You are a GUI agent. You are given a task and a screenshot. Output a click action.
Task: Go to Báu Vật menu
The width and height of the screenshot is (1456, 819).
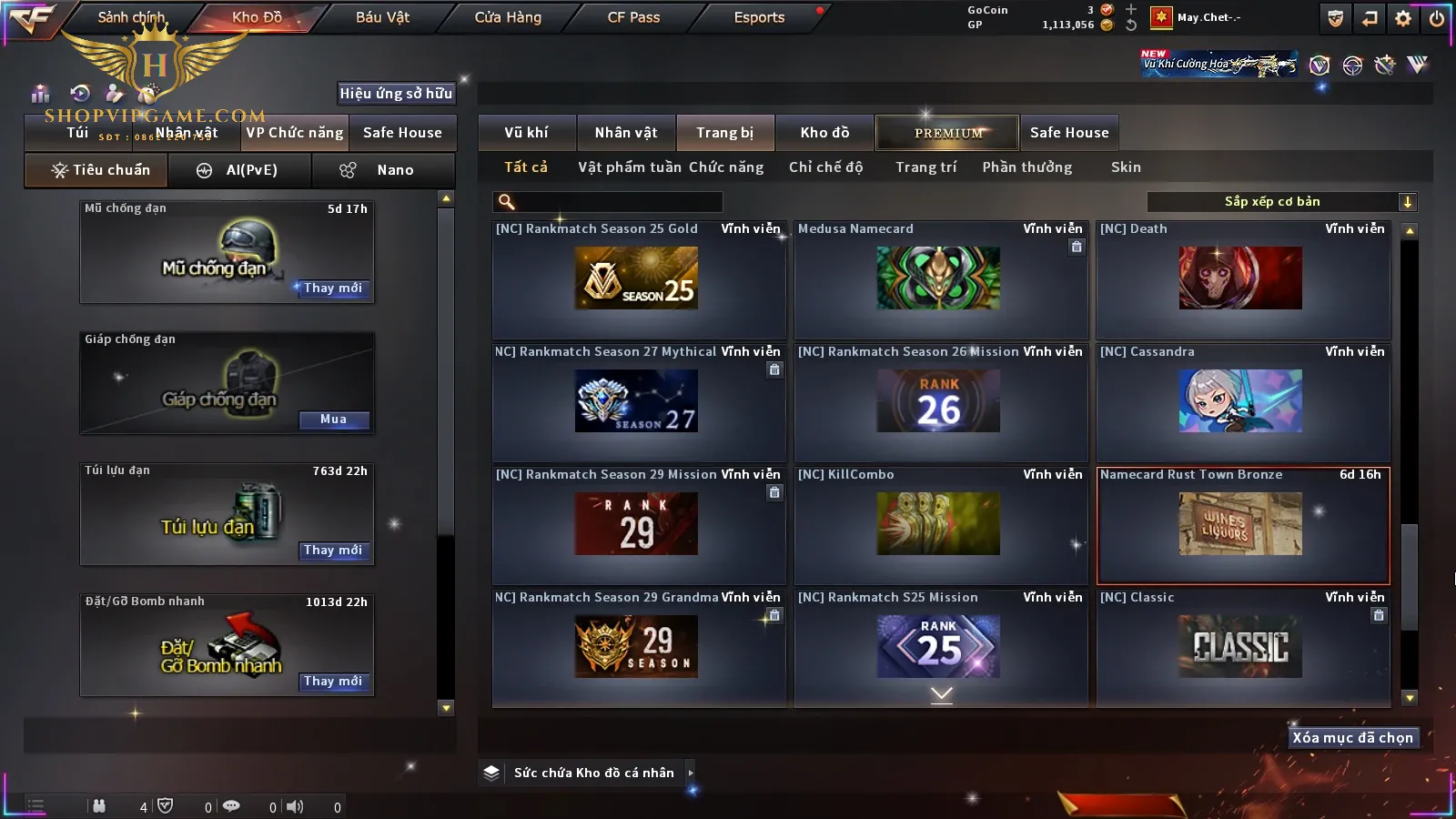382,17
